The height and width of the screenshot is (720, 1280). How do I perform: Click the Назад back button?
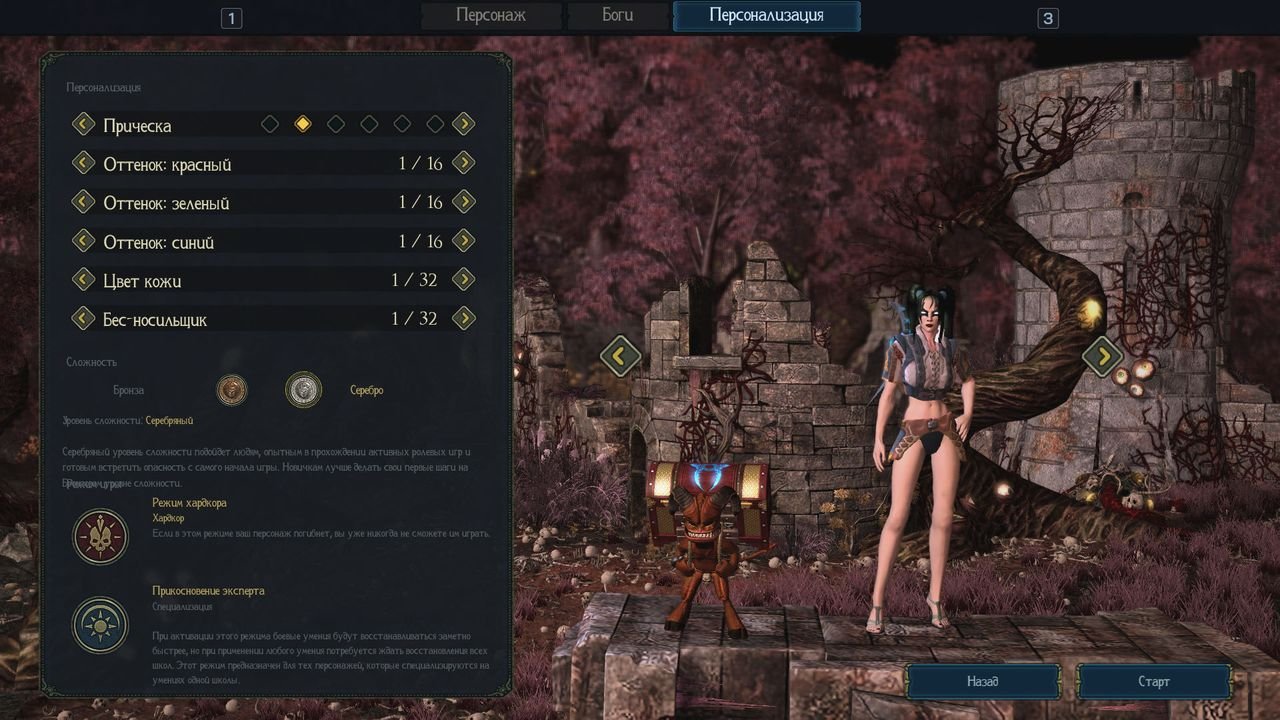[x=982, y=682]
